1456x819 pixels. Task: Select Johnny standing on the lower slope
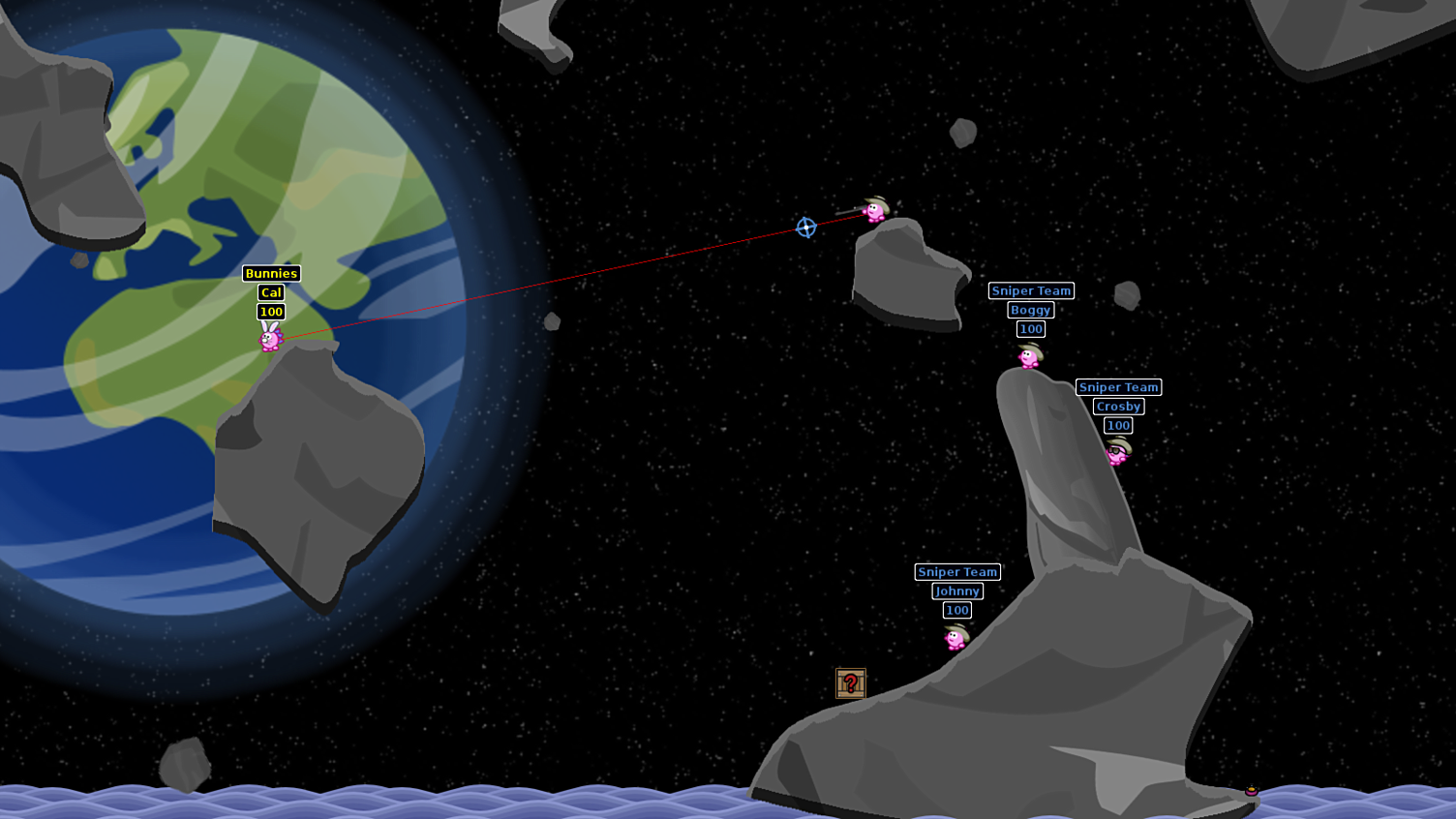click(x=955, y=640)
